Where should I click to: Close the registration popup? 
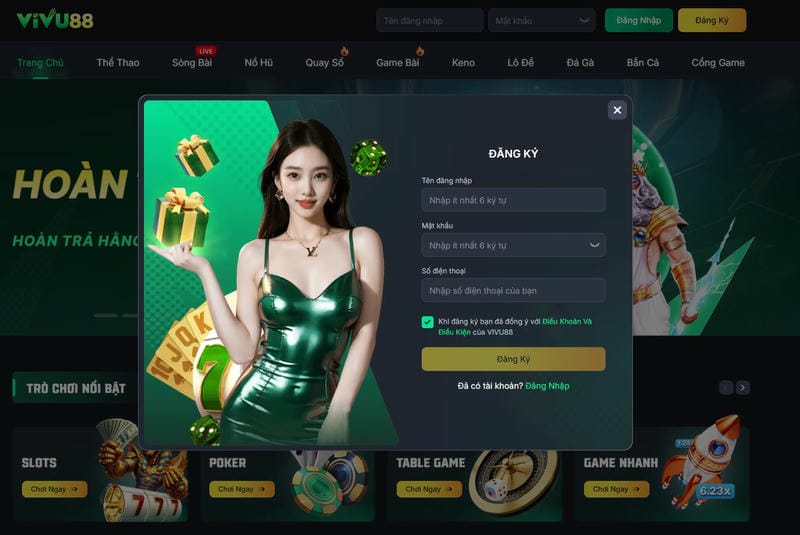tap(617, 110)
